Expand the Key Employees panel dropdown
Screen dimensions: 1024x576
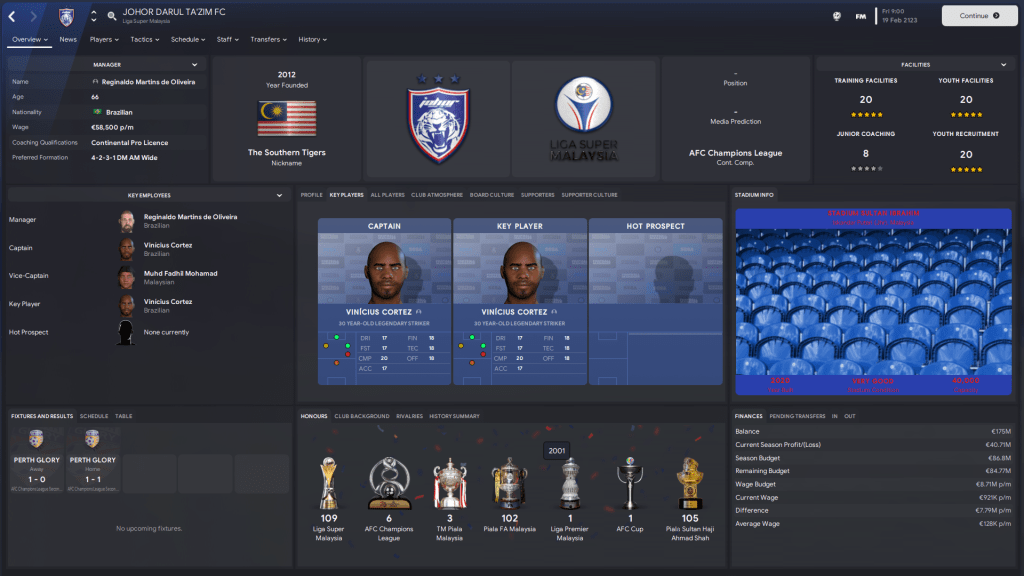[280, 196]
